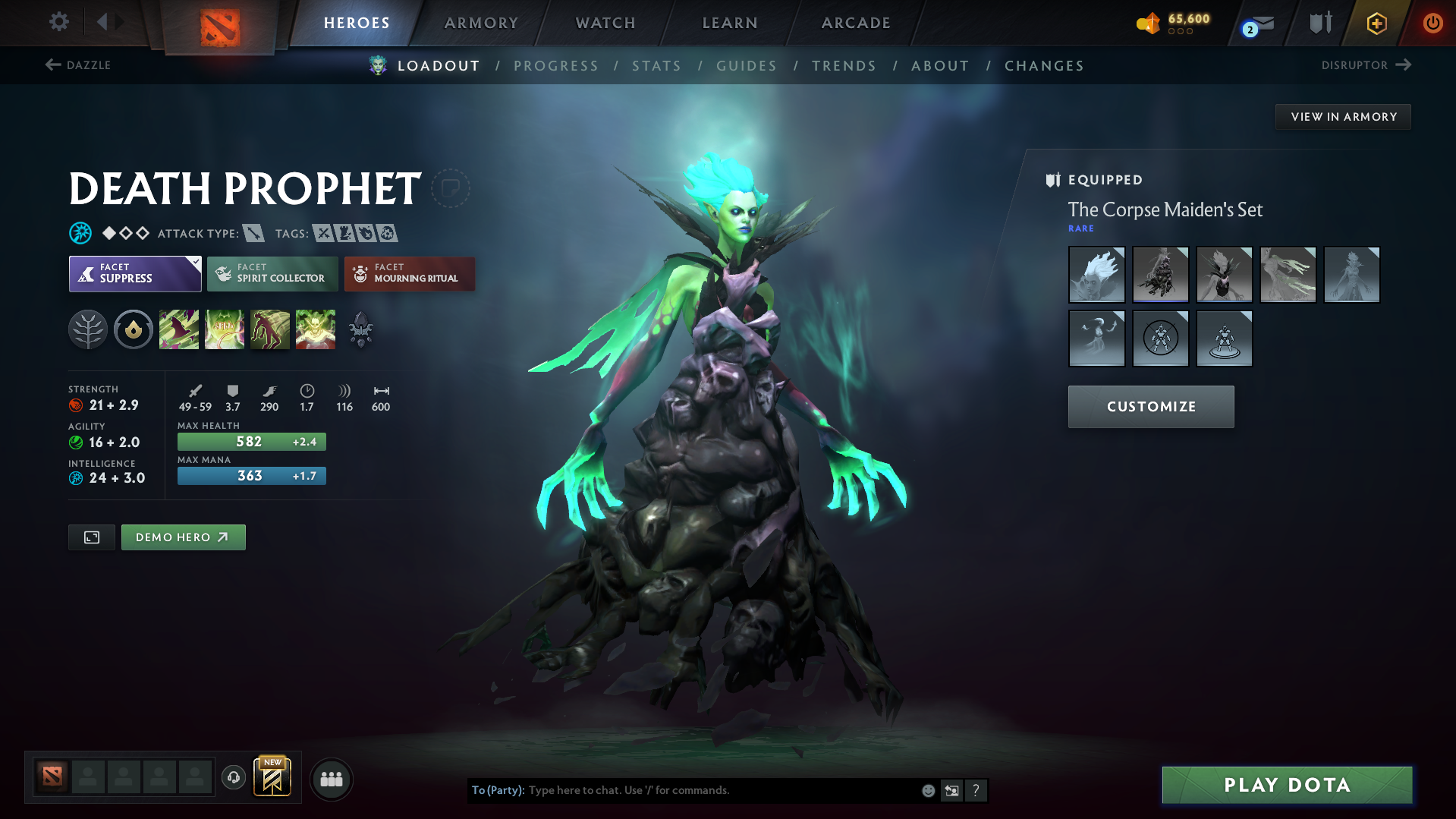Open the settings gear icon
This screenshot has width=1456, height=819.
(58, 22)
